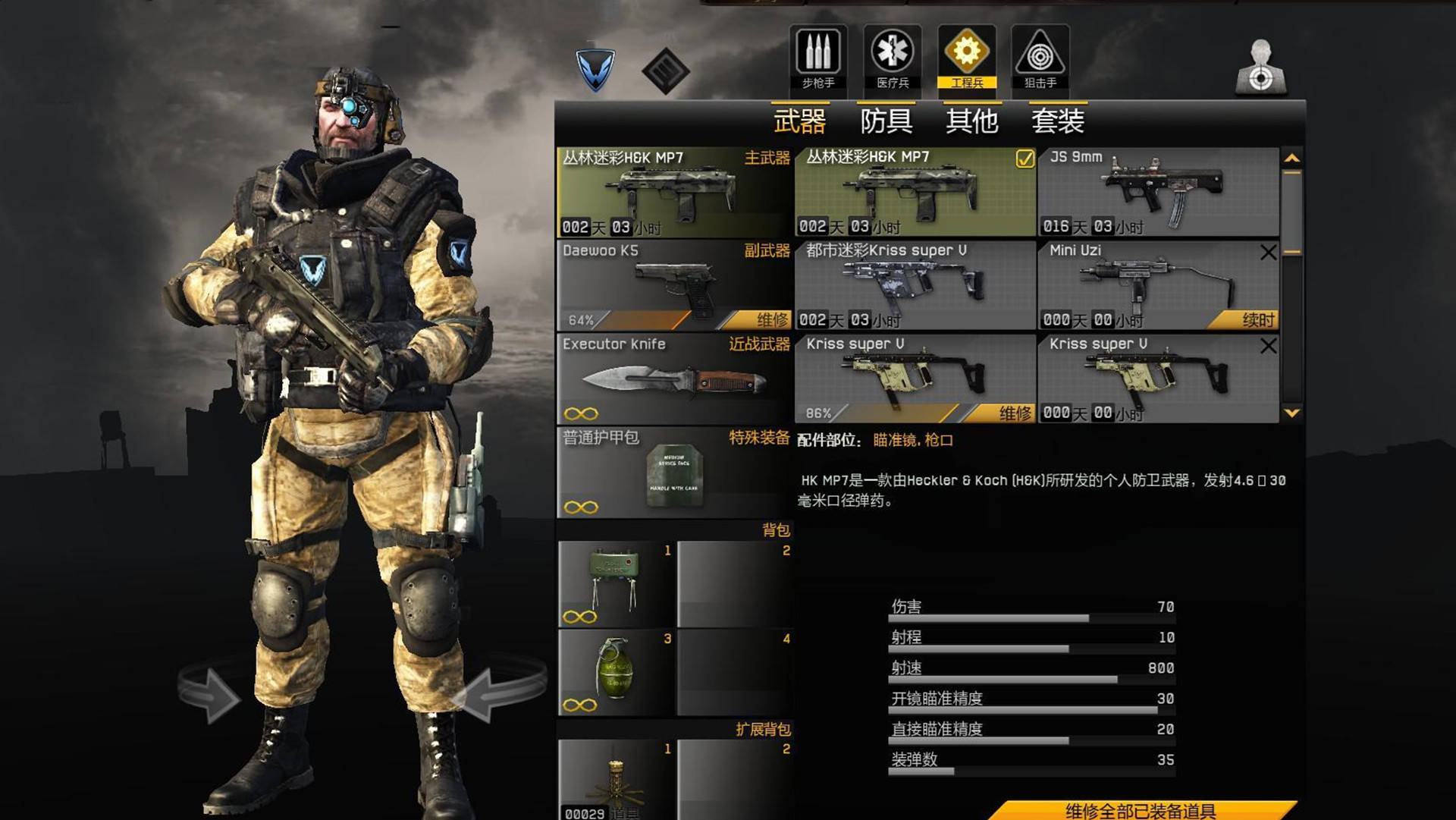Delete the Mini Uzi with its X
This screenshot has width=1456, height=820.
(x=1268, y=253)
